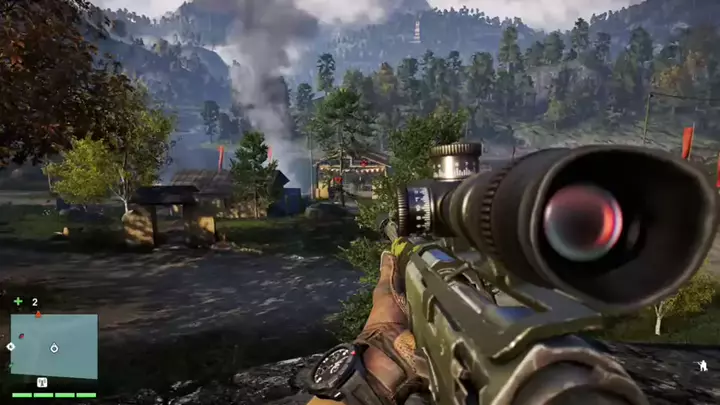The image size is (720, 405).
Task: Click the player position marker on the minimap
Action: pyautogui.click(x=54, y=348)
